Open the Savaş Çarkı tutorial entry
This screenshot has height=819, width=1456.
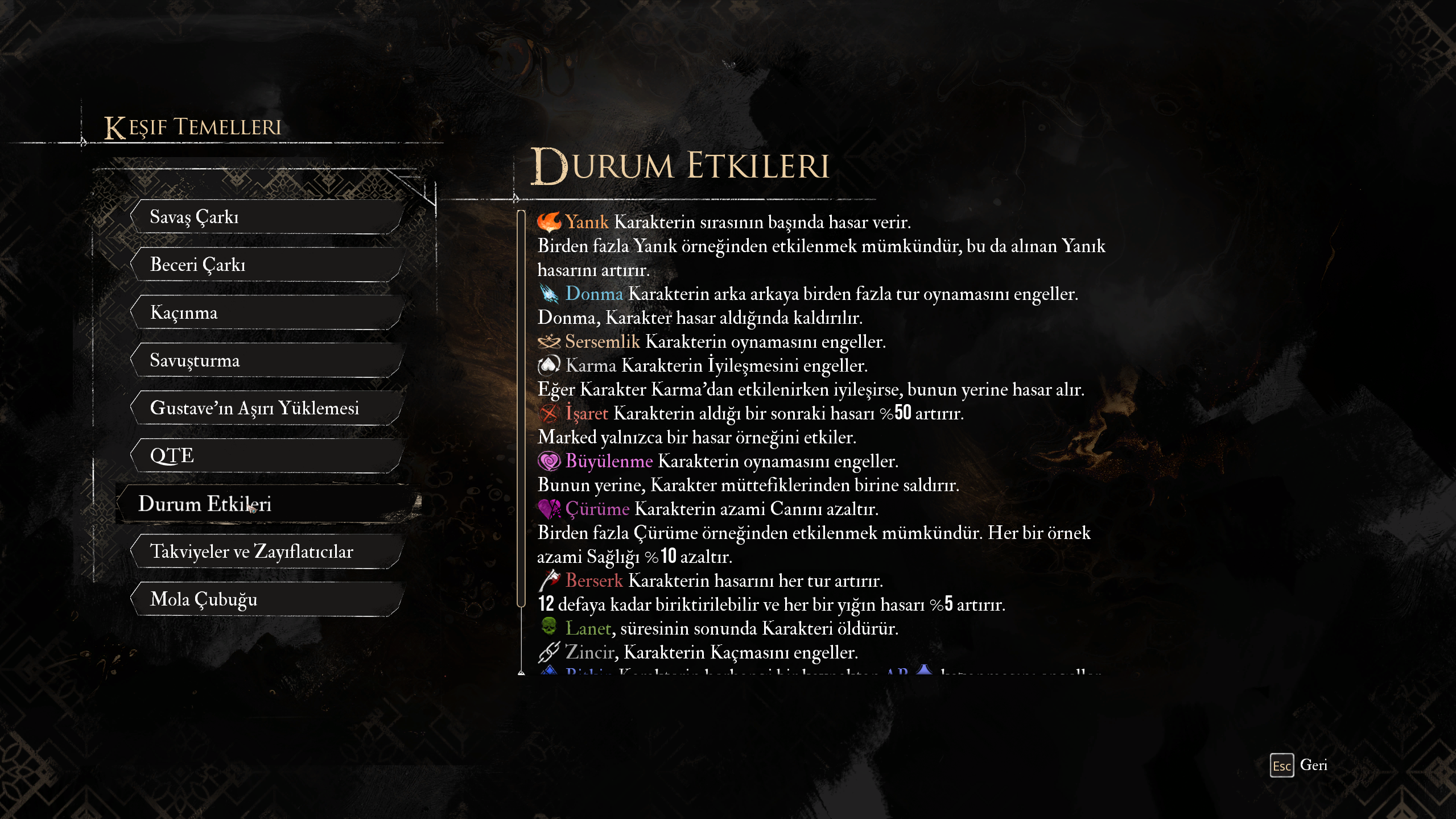(x=267, y=217)
